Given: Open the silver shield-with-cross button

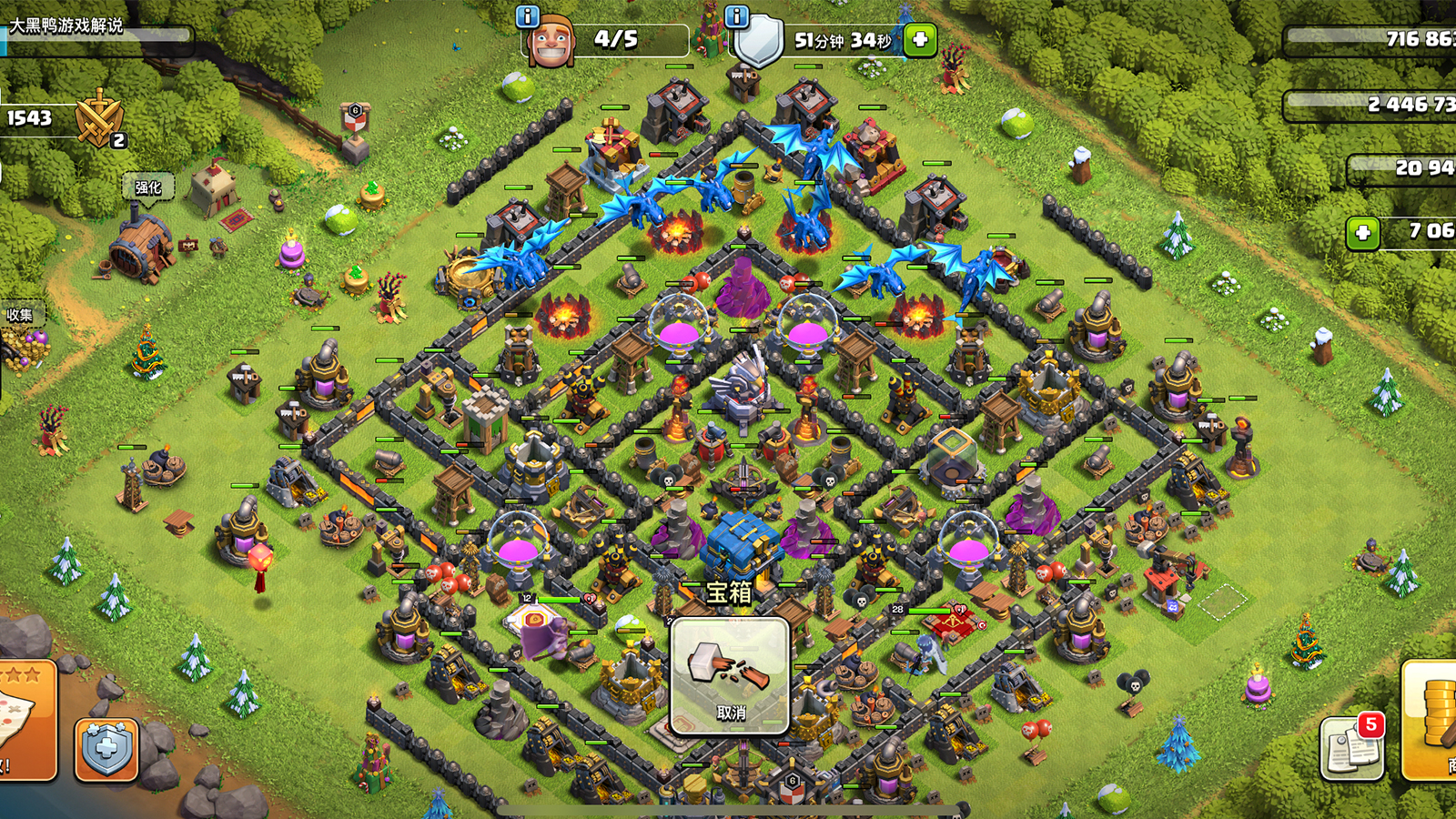Looking at the screenshot, I should [106, 749].
